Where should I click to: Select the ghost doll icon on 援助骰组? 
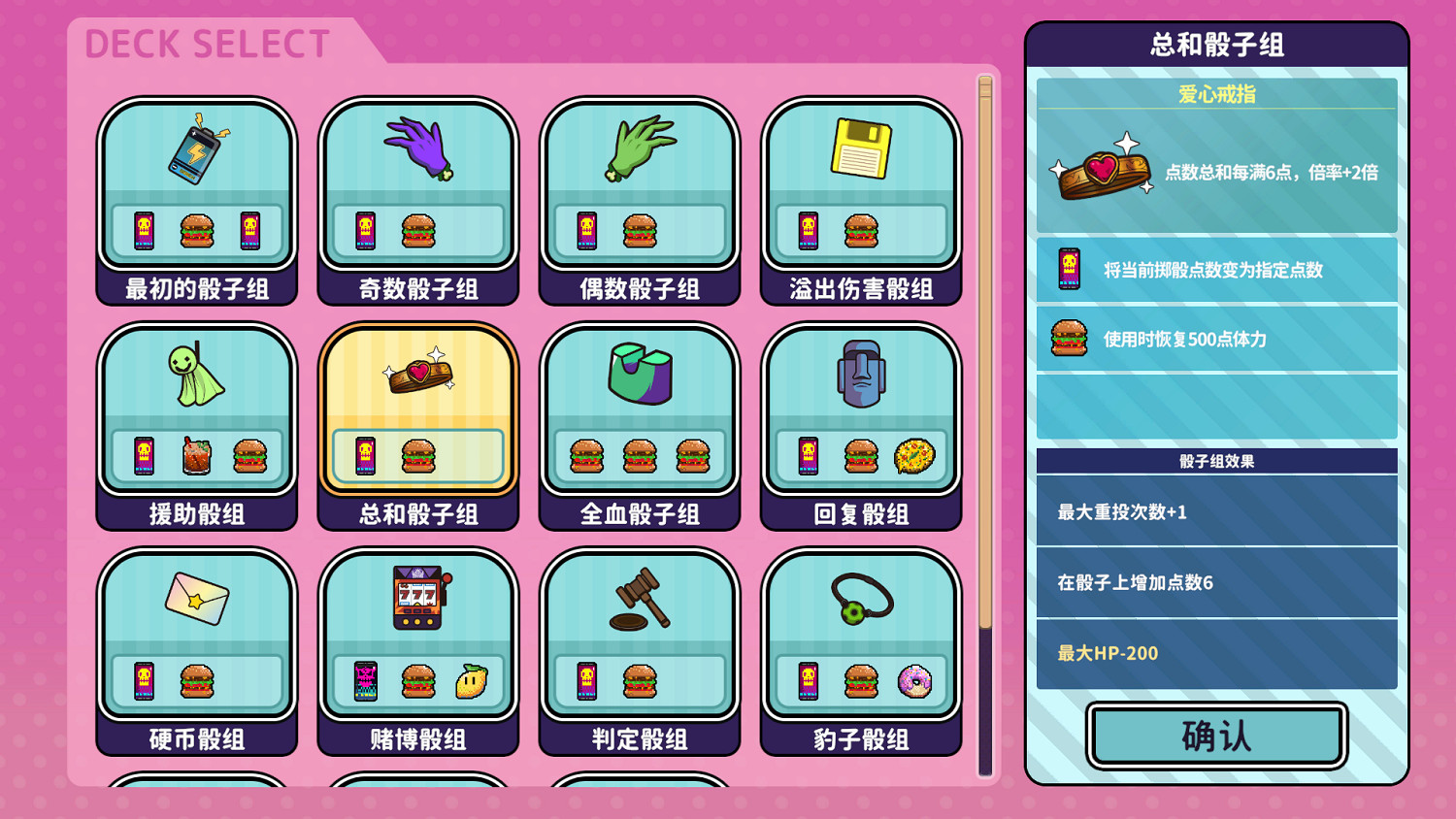pyautogui.click(x=194, y=378)
